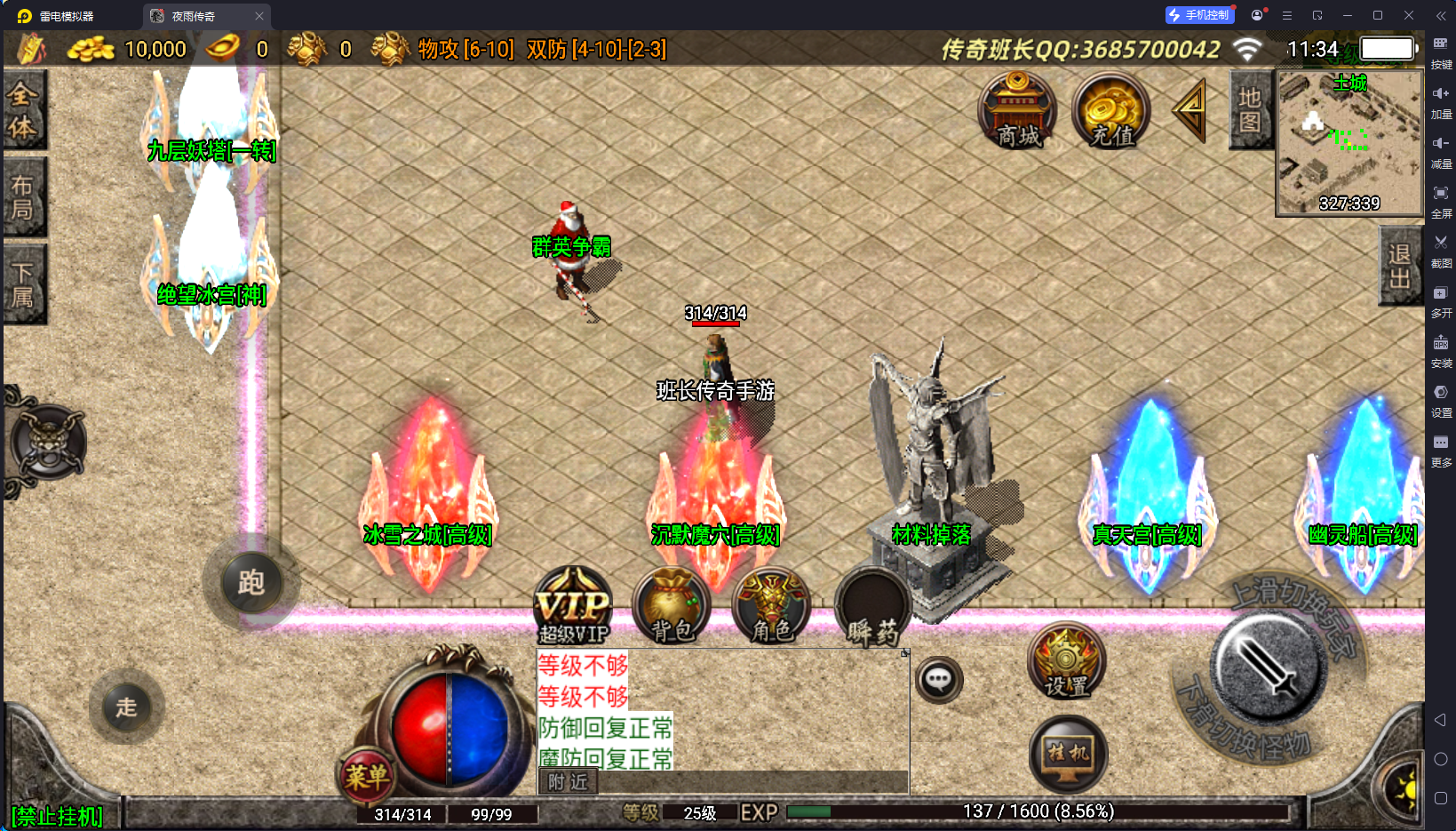Click the 土城 minimap
1456x831 pixels.
click(1349, 143)
